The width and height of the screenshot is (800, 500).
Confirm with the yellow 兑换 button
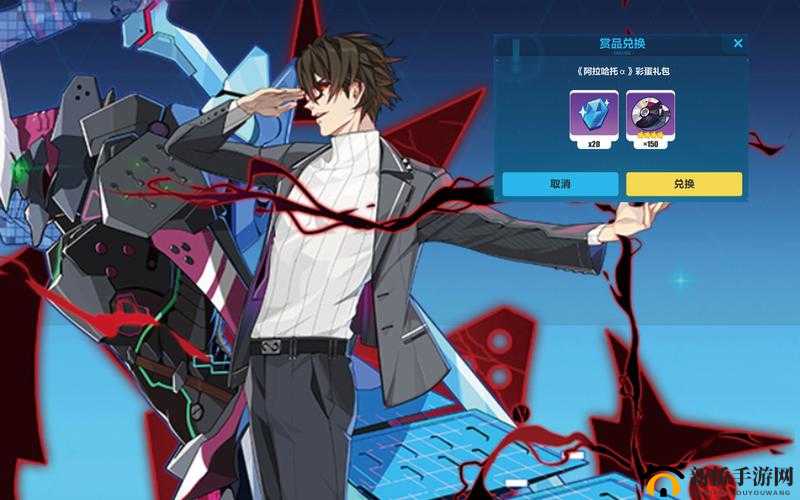684,184
